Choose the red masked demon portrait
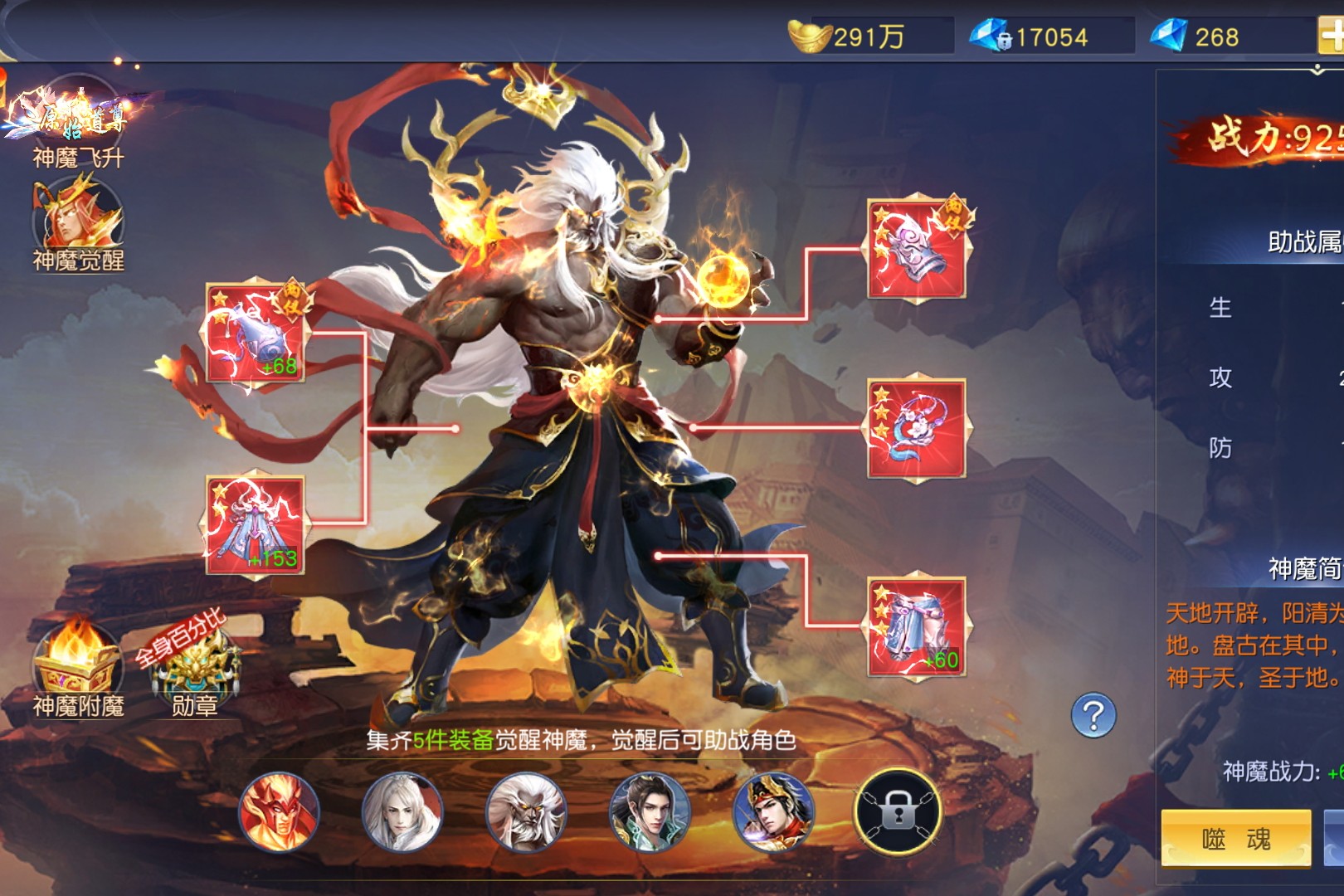Image resolution: width=1344 pixels, height=896 pixels. (280, 811)
